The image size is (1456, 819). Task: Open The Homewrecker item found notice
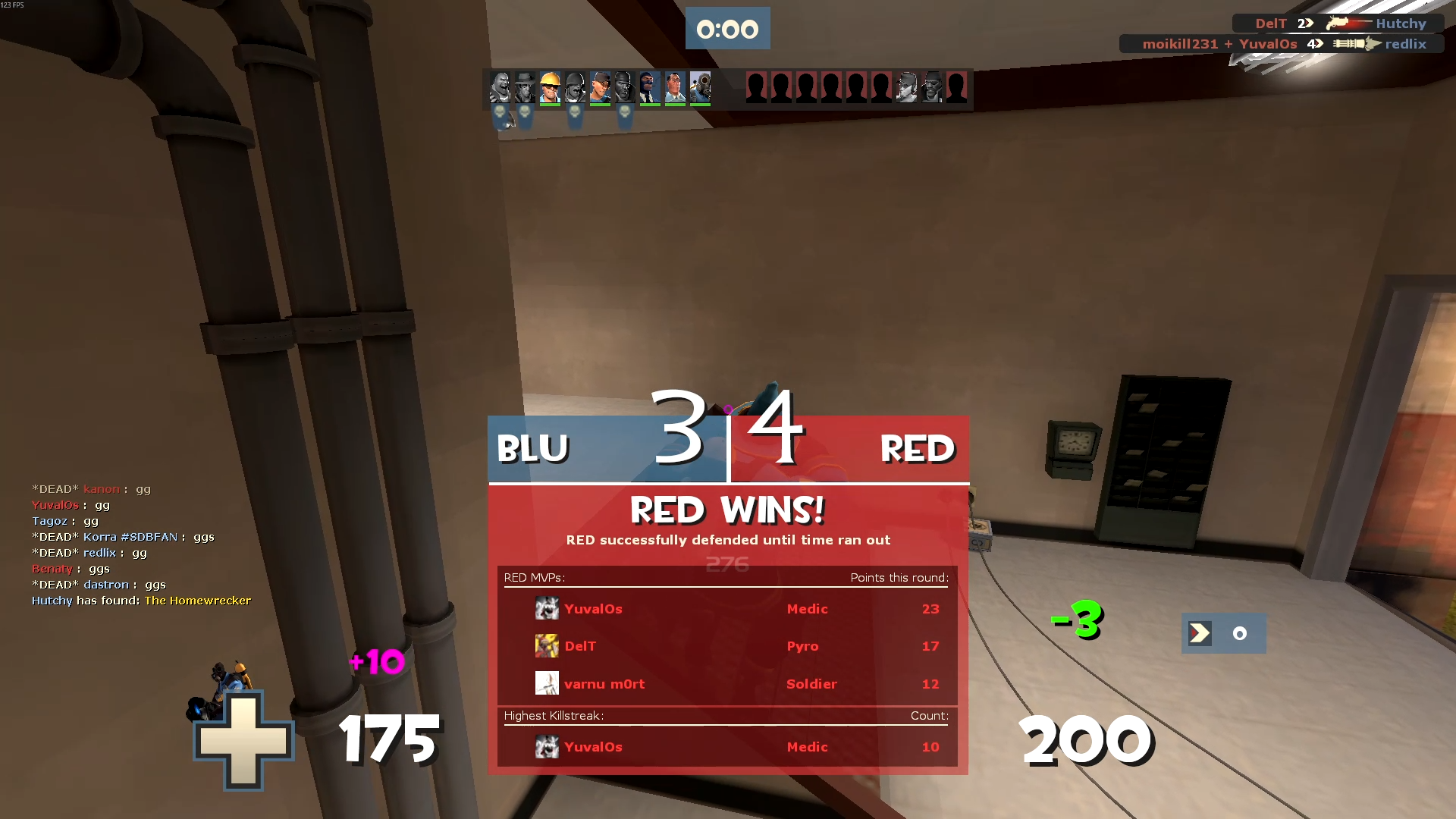(x=197, y=601)
